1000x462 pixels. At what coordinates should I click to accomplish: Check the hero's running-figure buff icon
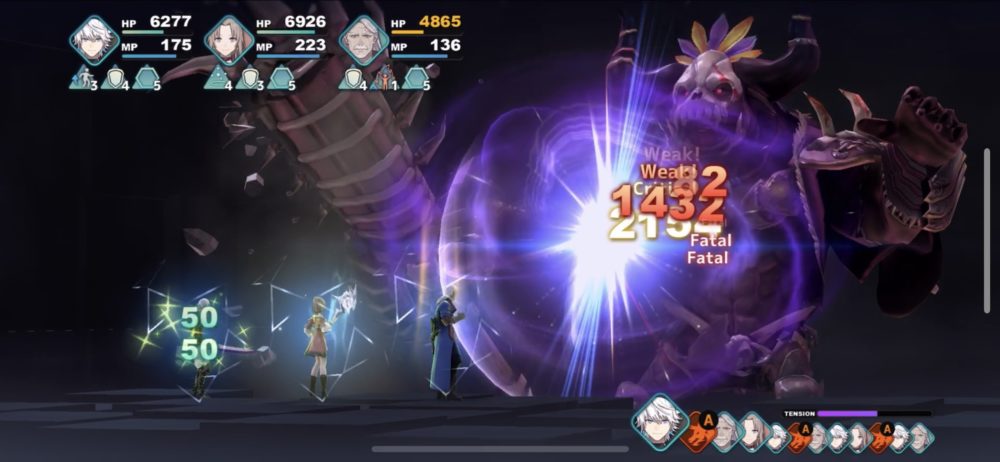click(x=84, y=76)
